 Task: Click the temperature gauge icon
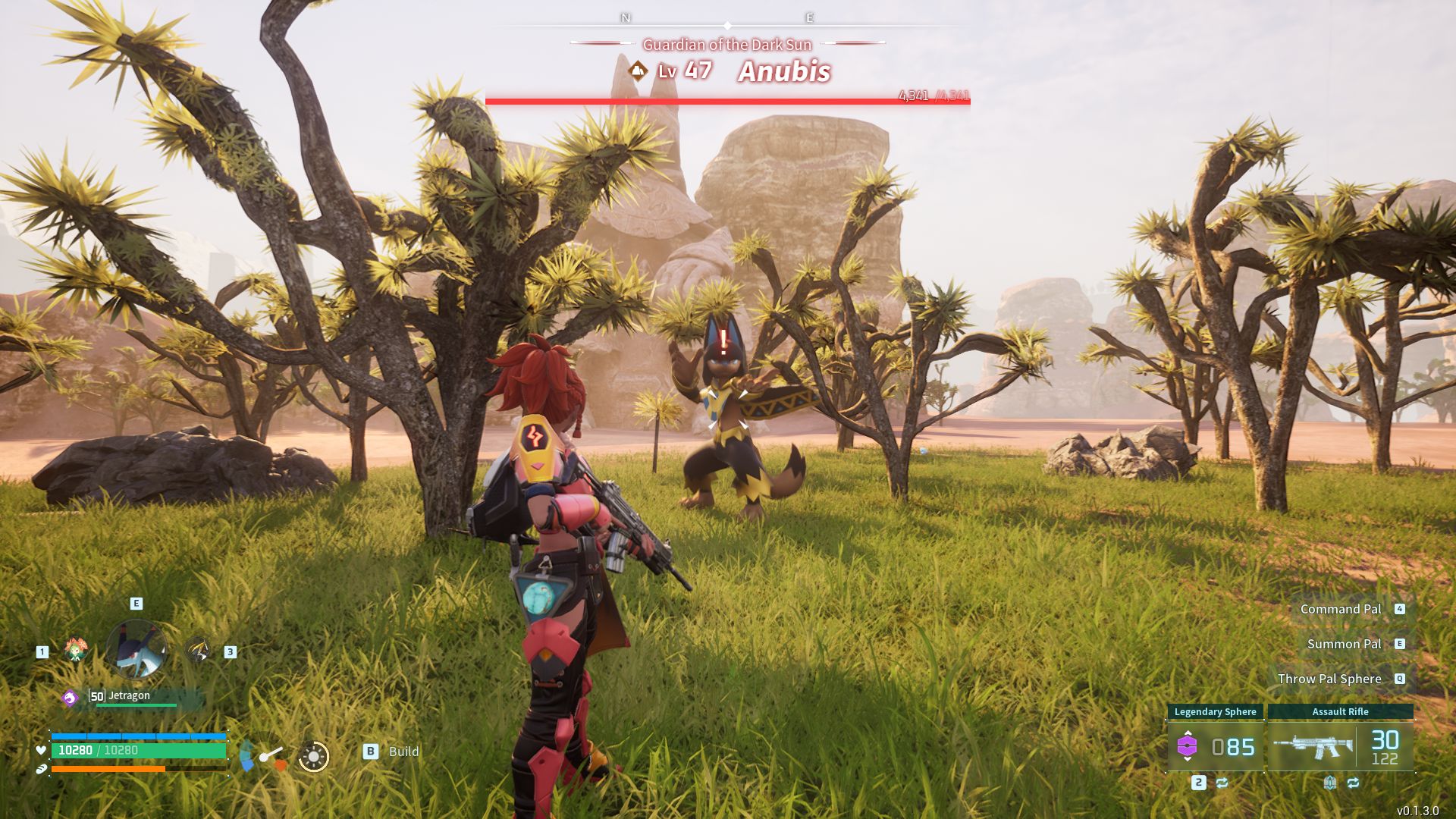coord(262,756)
